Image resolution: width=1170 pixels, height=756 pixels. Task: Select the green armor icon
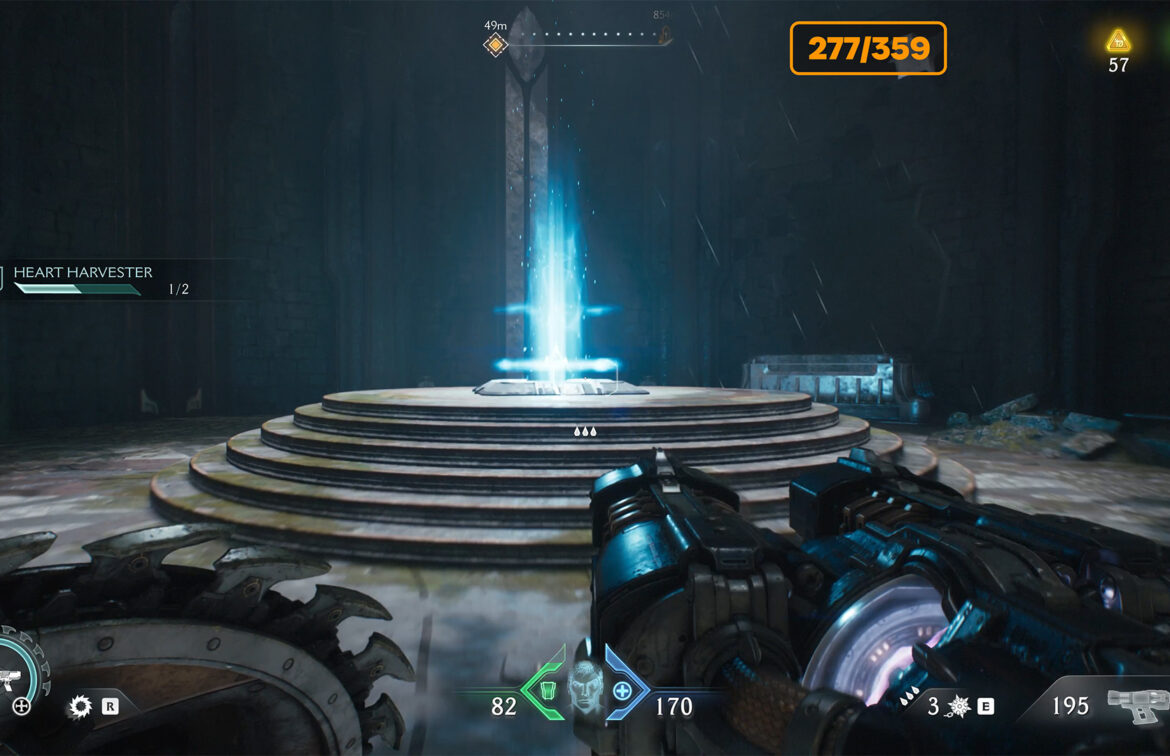(546, 690)
